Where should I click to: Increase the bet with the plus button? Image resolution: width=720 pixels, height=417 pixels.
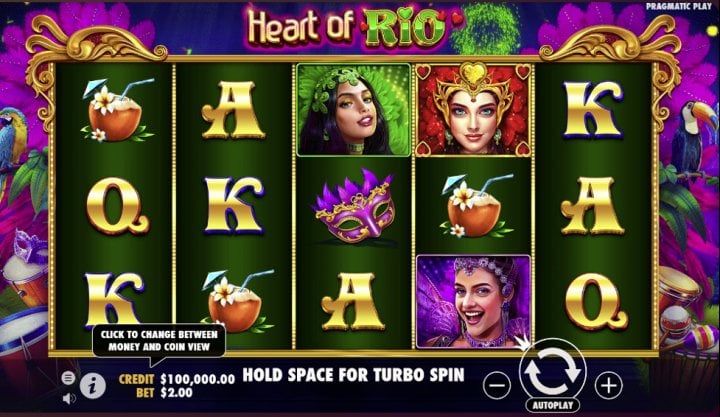click(x=609, y=384)
